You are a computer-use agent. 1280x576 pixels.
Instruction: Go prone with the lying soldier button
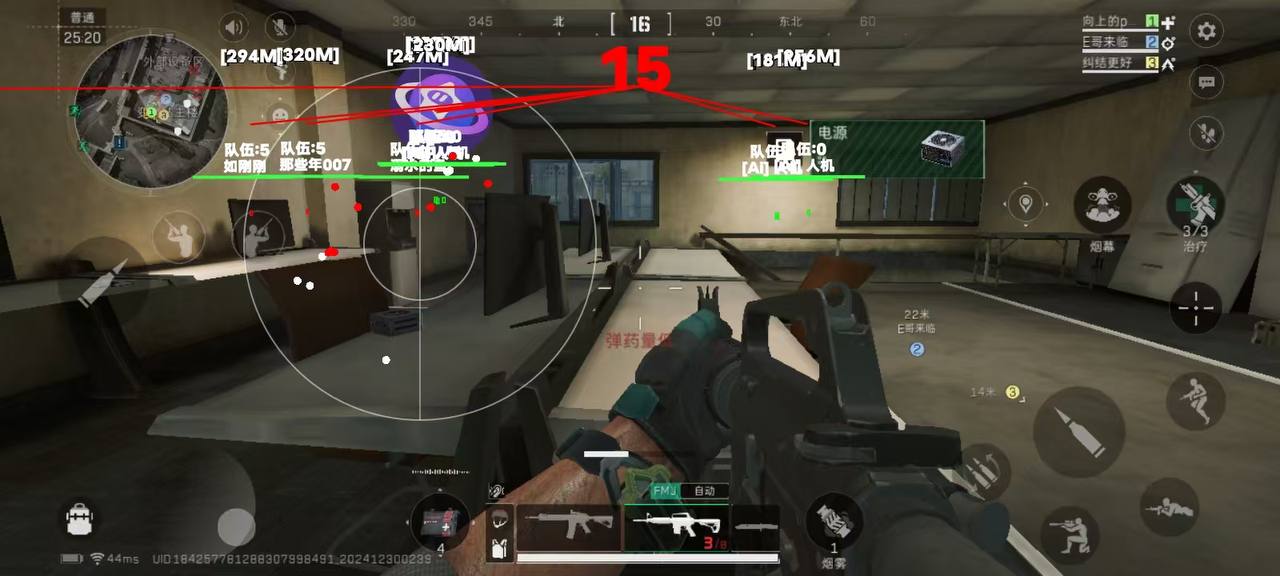1169,508
